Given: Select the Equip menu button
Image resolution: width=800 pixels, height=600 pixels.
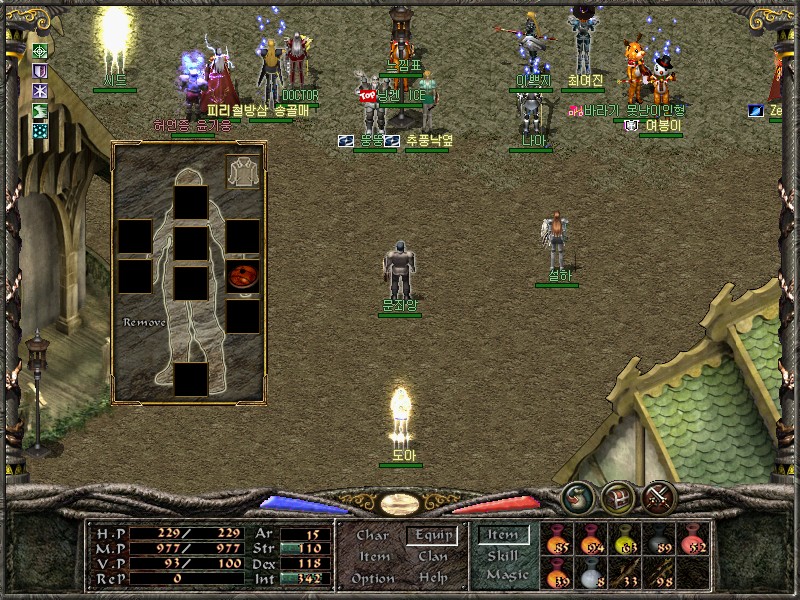Looking at the screenshot, I should point(433,535).
